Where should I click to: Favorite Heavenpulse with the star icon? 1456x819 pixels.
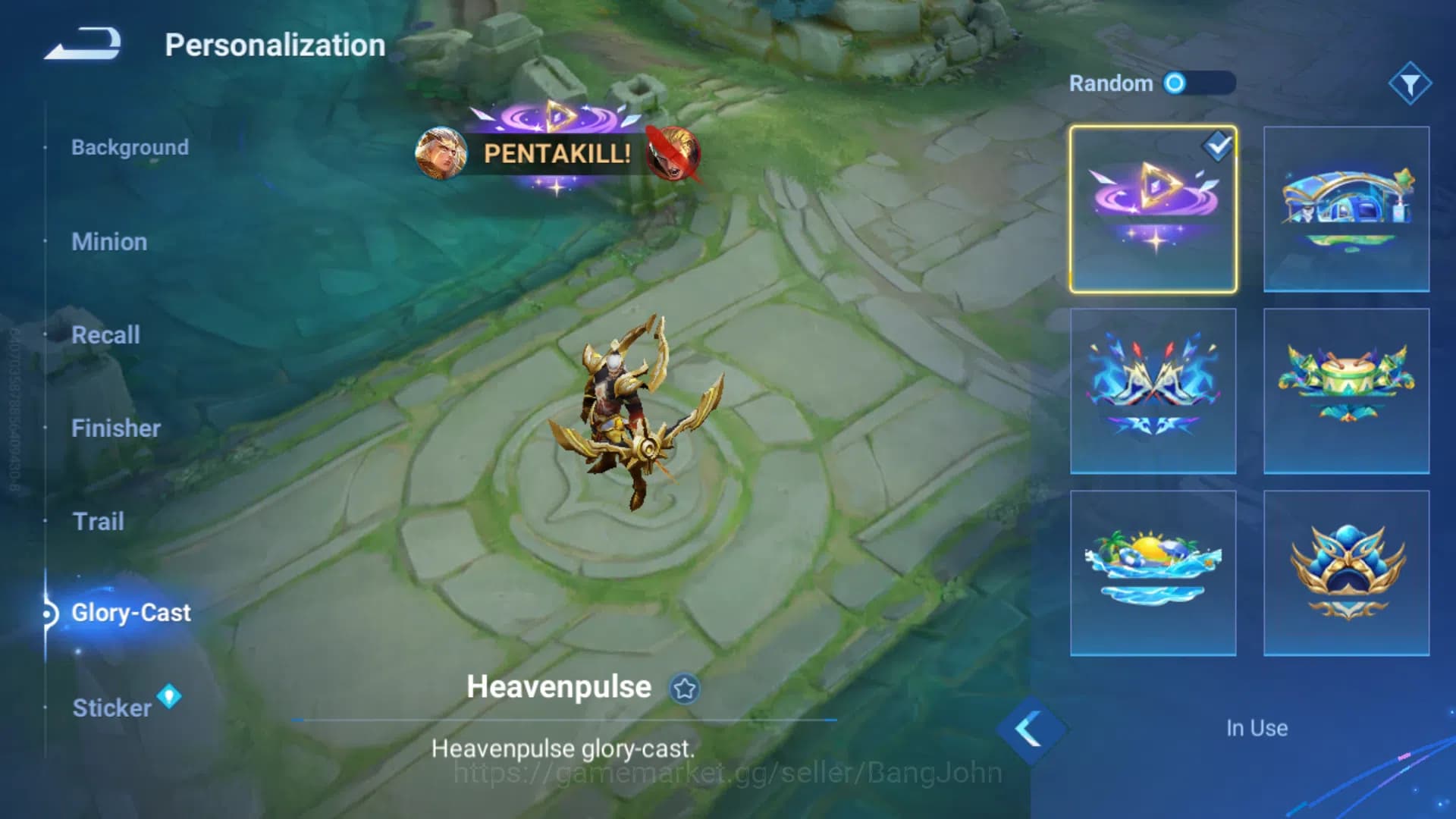(684, 689)
